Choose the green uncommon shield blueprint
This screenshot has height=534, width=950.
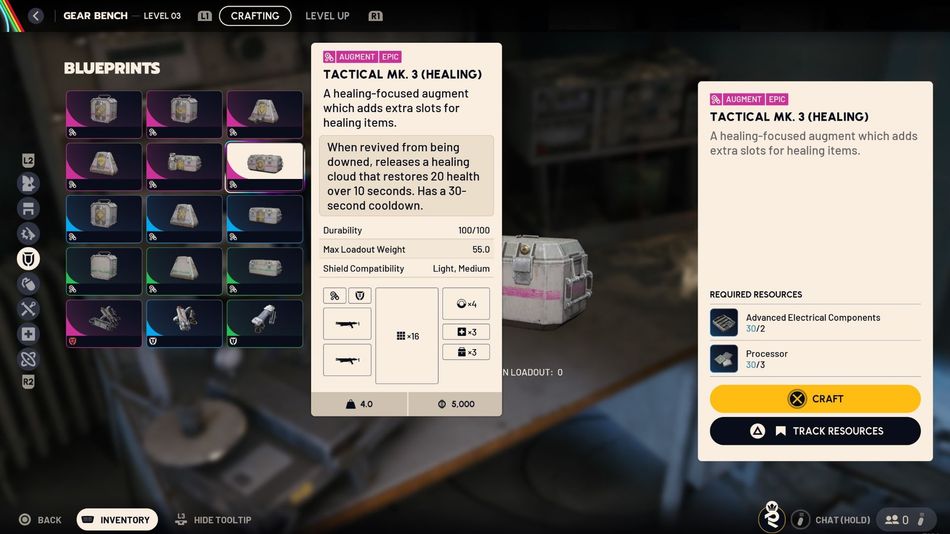click(x=264, y=323)
